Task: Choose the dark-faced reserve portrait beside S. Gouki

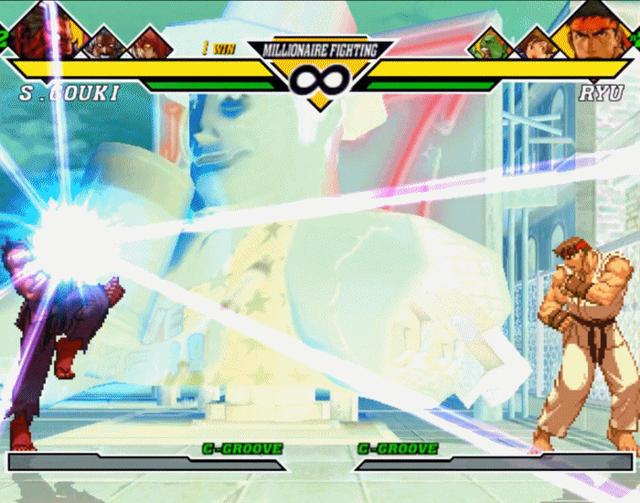Action: click(x=106, y=42)
